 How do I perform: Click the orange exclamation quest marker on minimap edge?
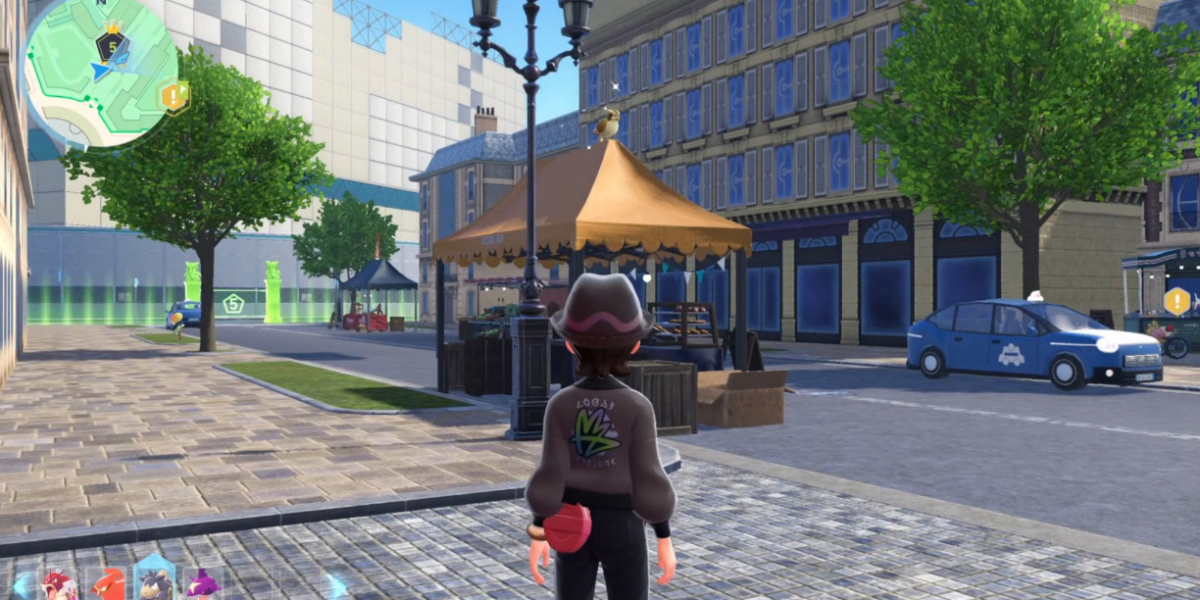click(175, 96)
